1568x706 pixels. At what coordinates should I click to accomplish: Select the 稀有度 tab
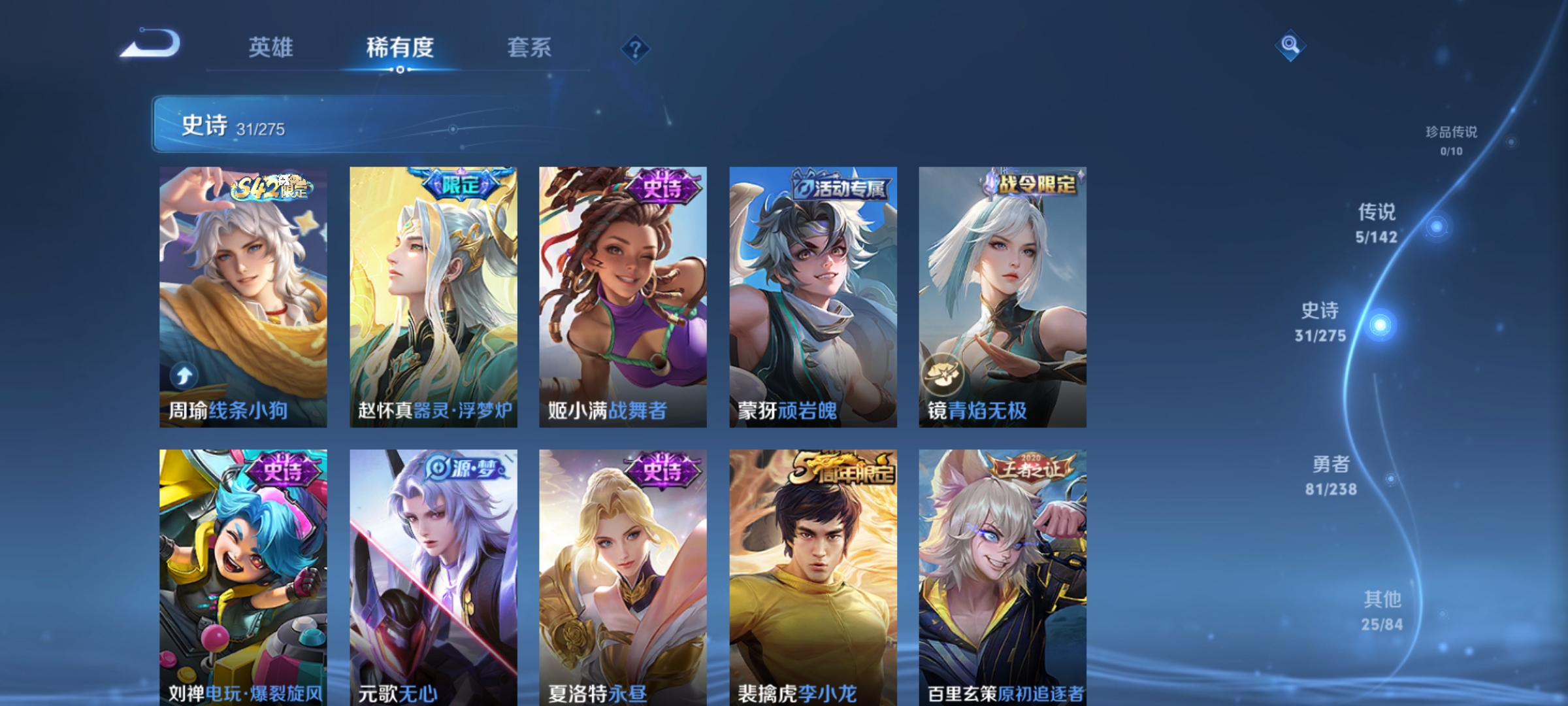tap(400, 48)
